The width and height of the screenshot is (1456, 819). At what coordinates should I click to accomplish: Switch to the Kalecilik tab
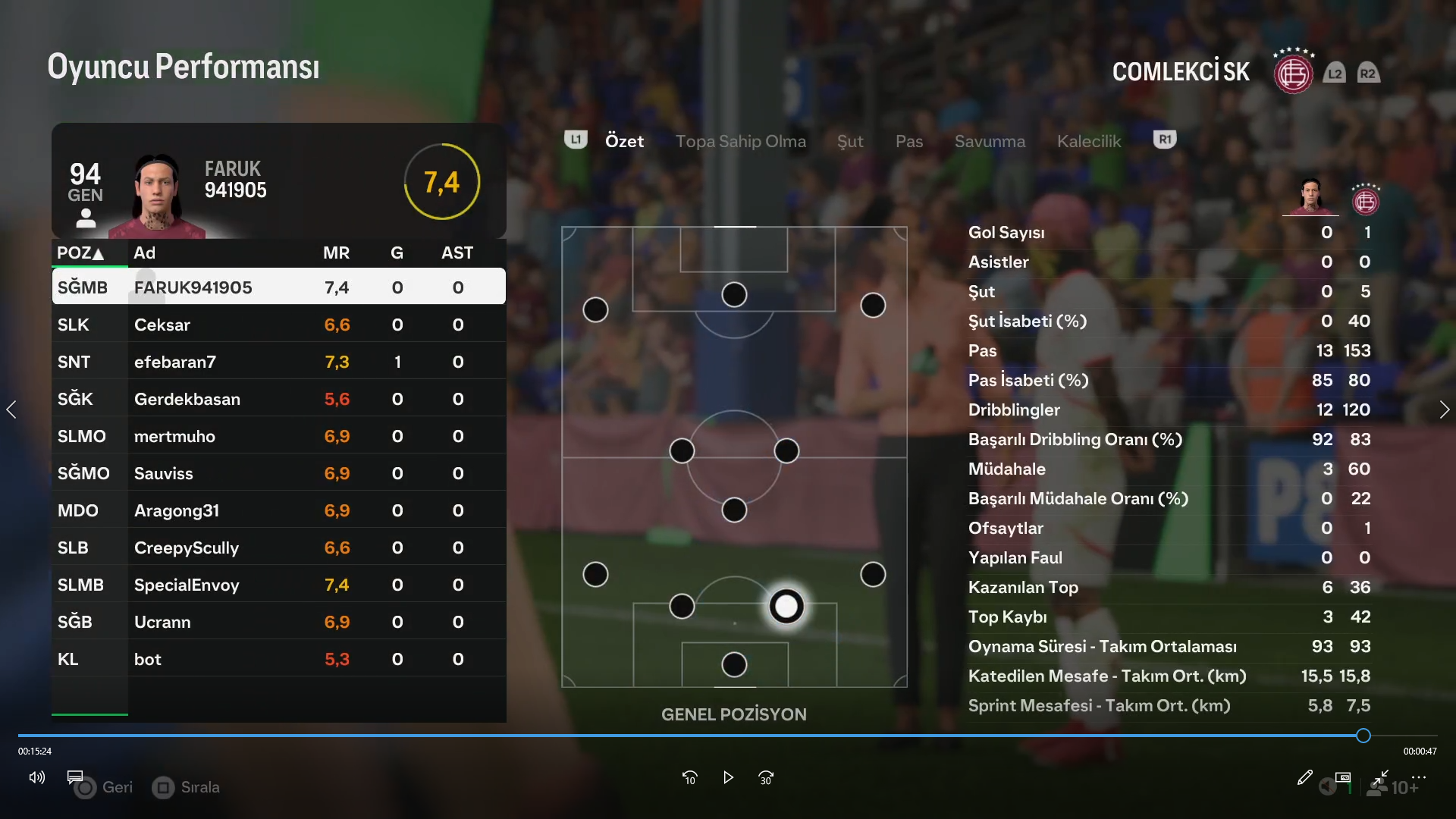pyautogui.click(x=1088, y=141)
